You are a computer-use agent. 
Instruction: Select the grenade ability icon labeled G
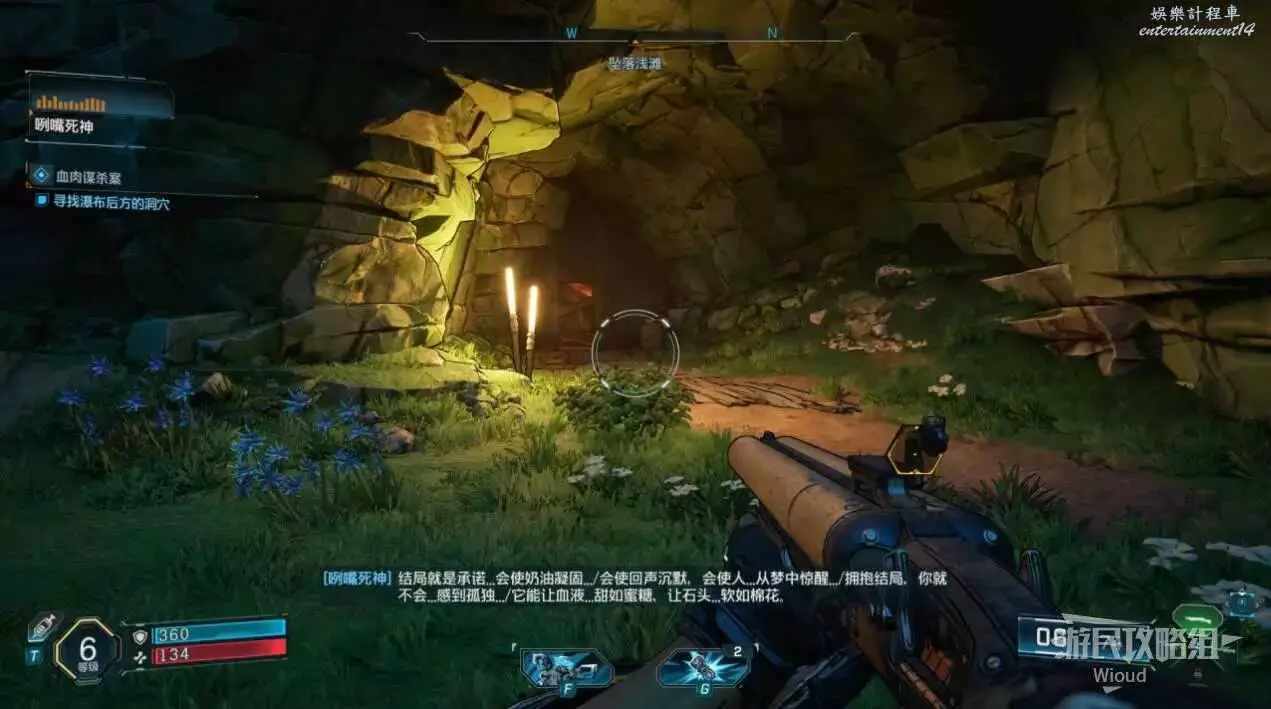[x=702, y=667]
